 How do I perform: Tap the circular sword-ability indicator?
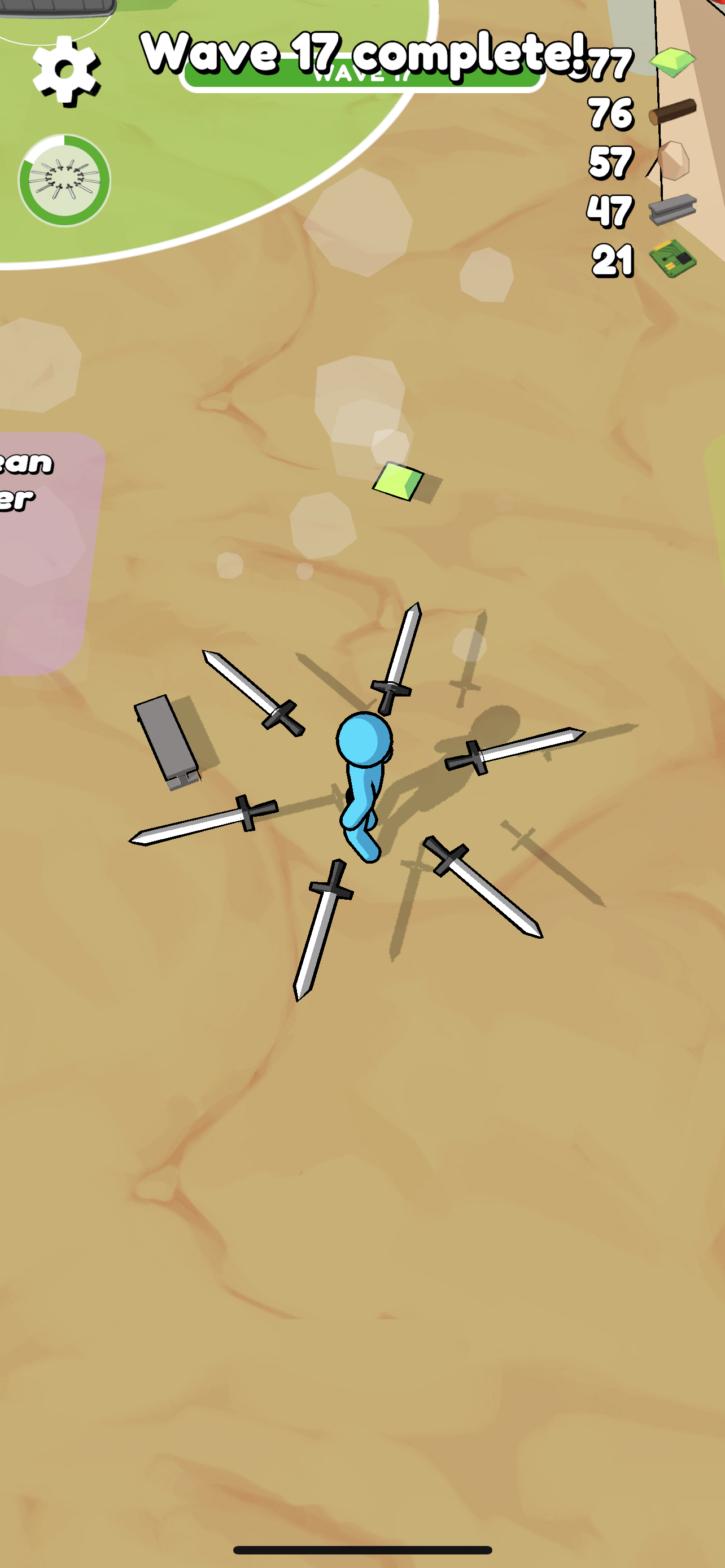click(x=64, y=181)
